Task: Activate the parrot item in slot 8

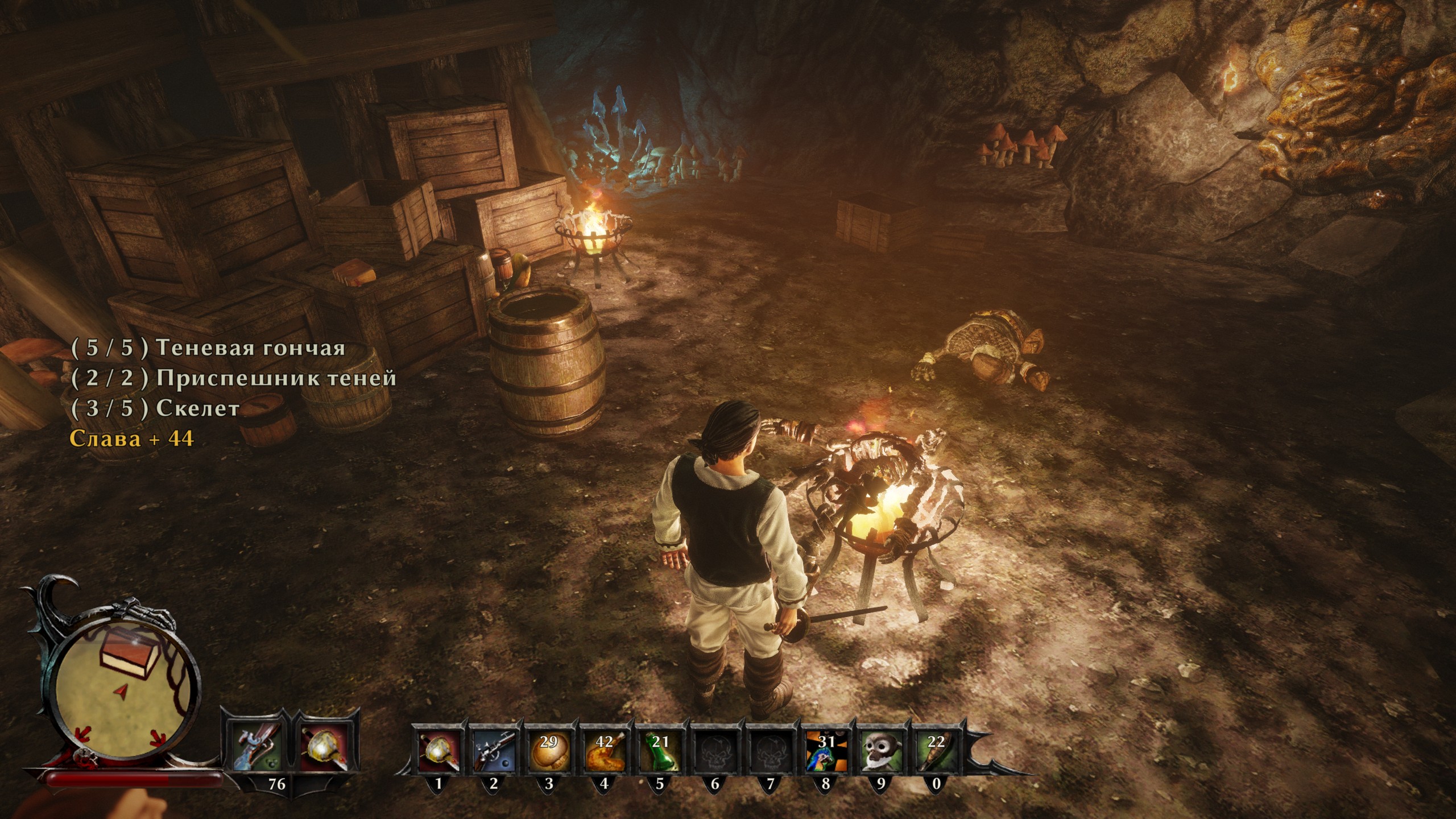Action: [x=825, y=748]
